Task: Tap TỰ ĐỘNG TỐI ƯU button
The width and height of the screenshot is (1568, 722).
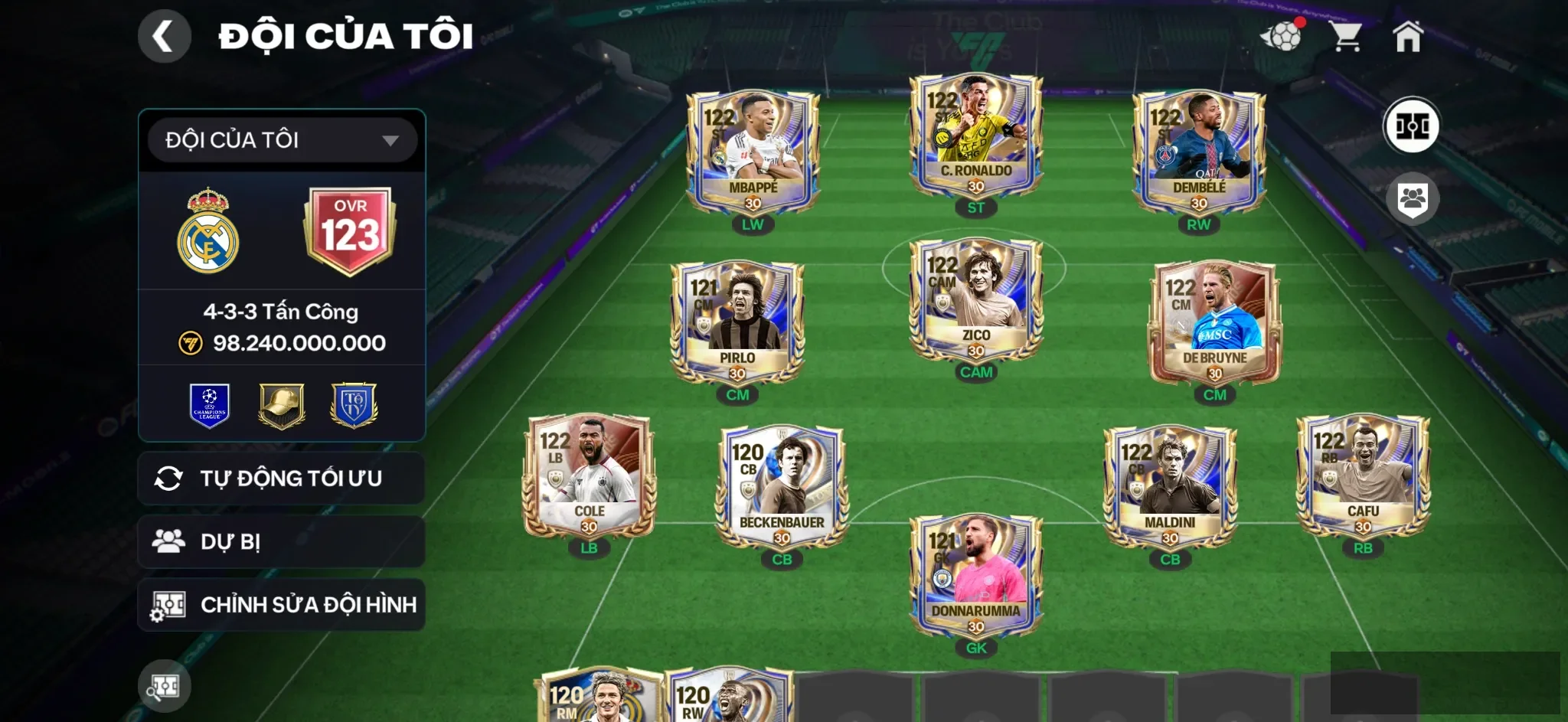Action: 281,479
